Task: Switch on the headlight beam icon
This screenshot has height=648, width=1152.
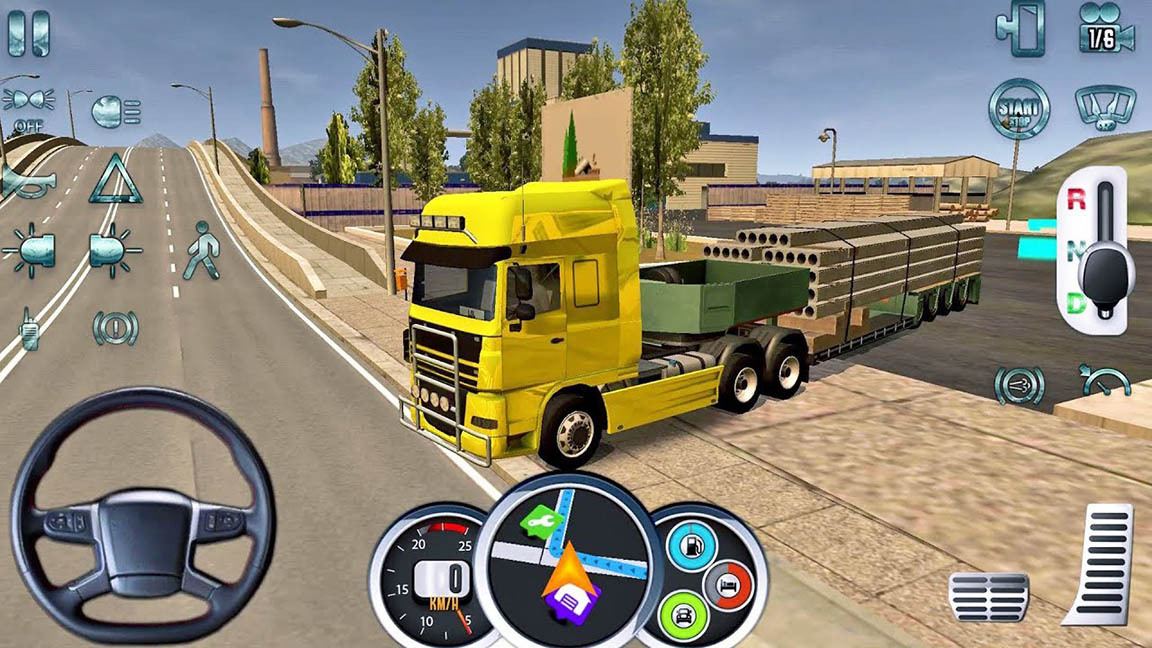Action: (115, 111)
